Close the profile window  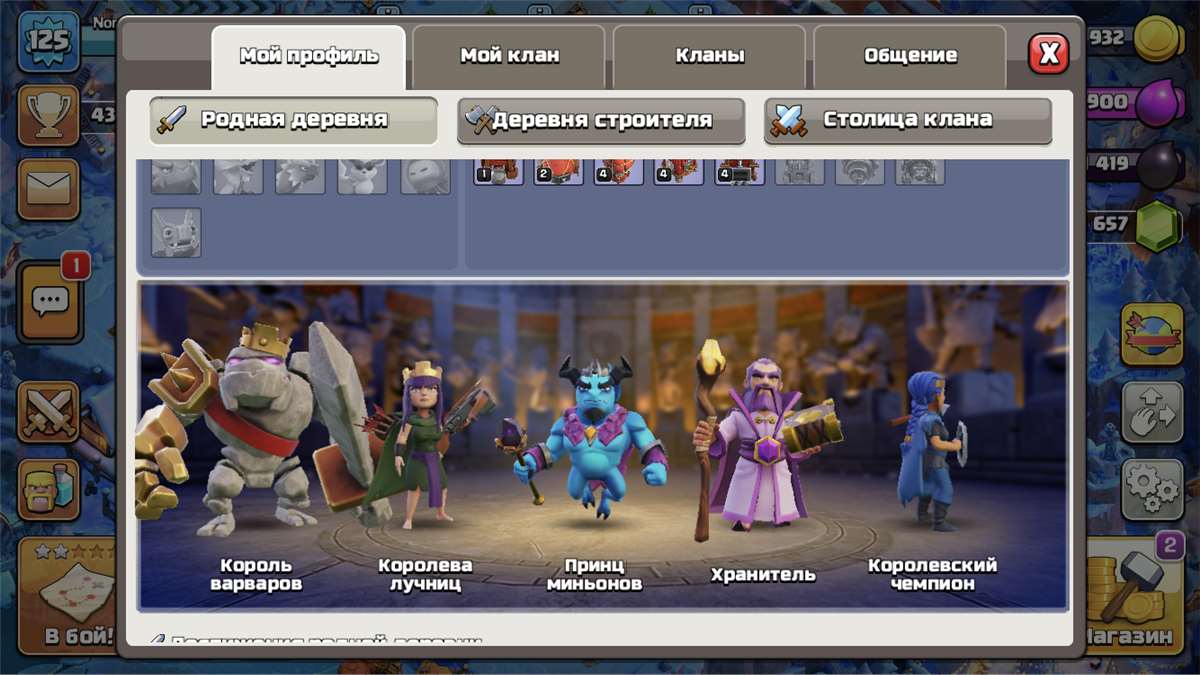(1048, 54)
